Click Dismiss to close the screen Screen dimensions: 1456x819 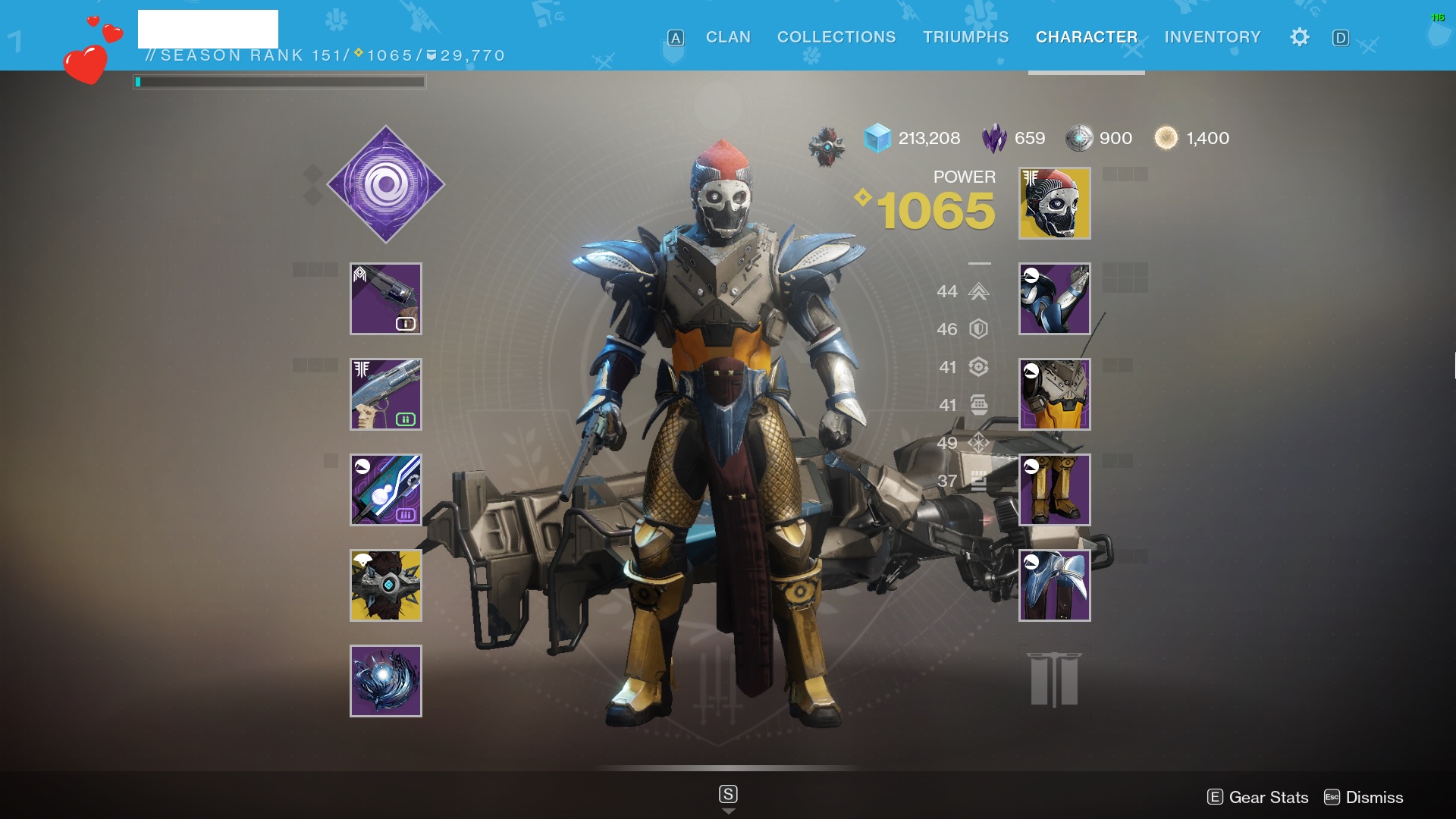coord(1373,797)
